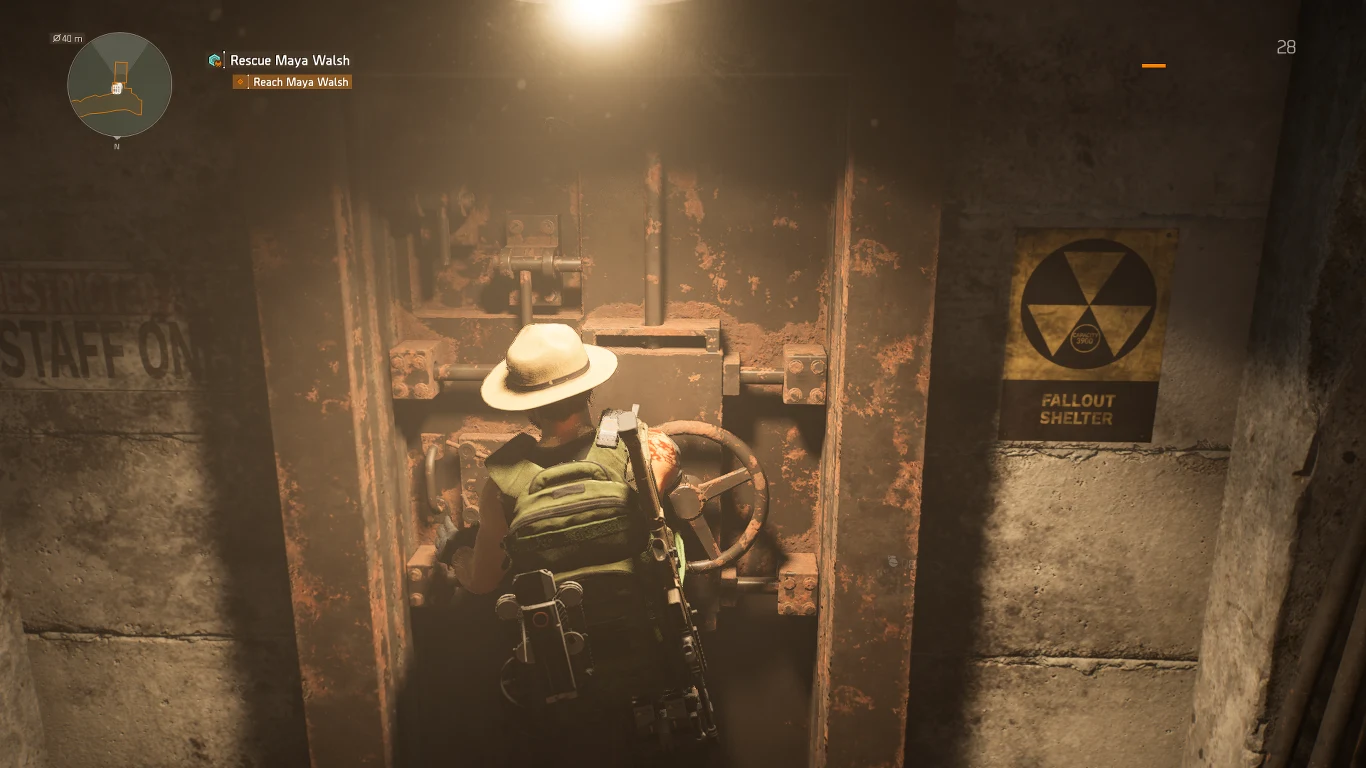Expand the Rescue Maya Walsh mission entry
The width and height of the screenshot is (1366, 768).
click(289, 60)
